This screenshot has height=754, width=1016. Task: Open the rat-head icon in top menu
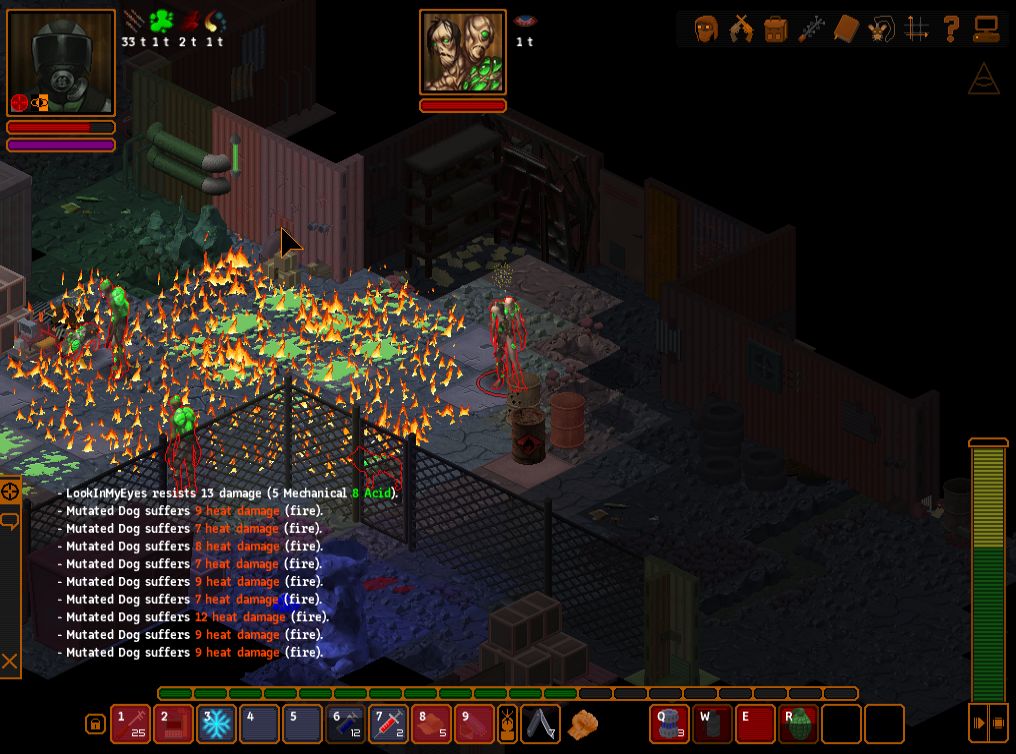[881, 28]
